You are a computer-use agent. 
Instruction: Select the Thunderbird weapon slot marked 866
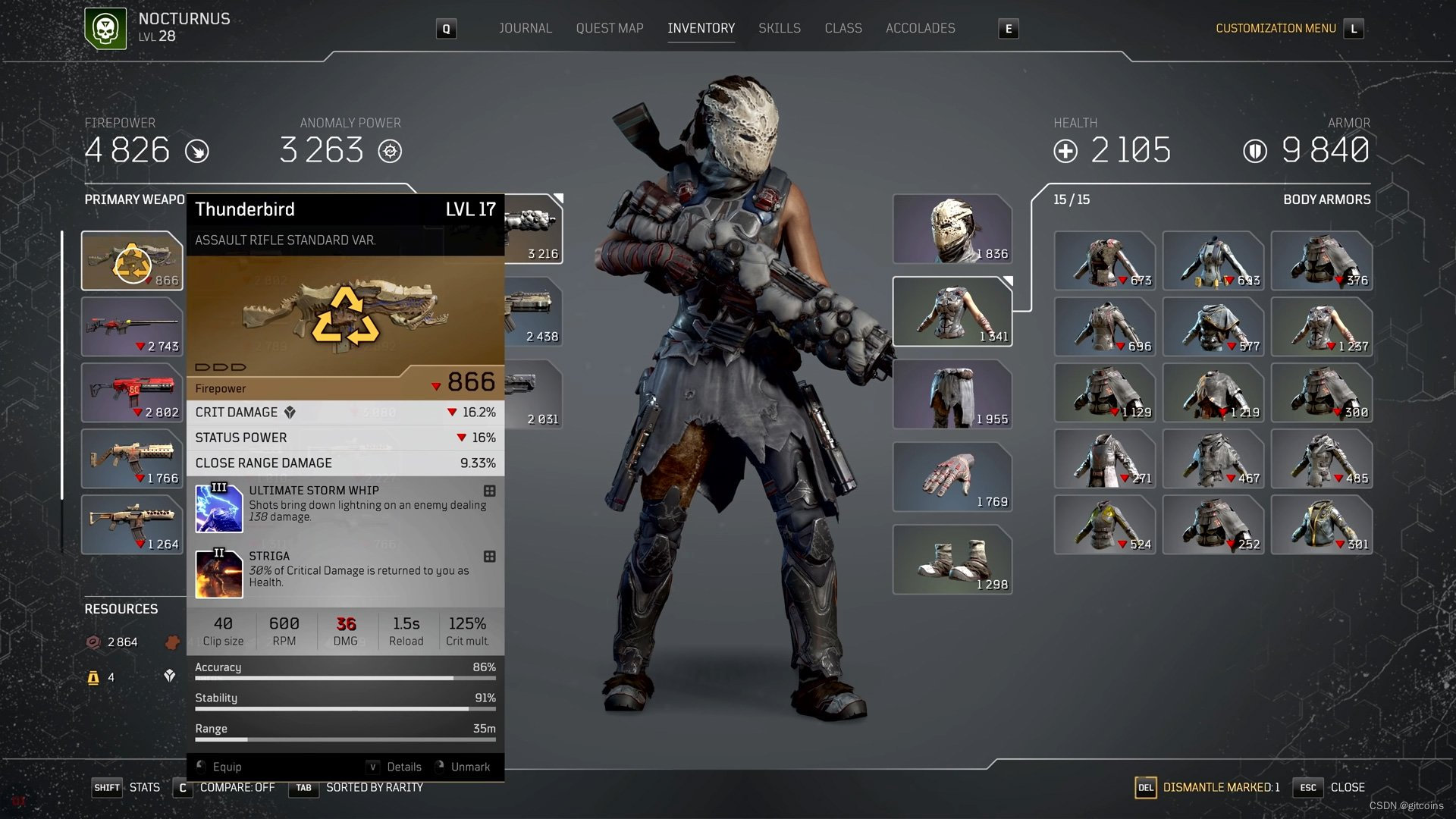pos(132,261)
